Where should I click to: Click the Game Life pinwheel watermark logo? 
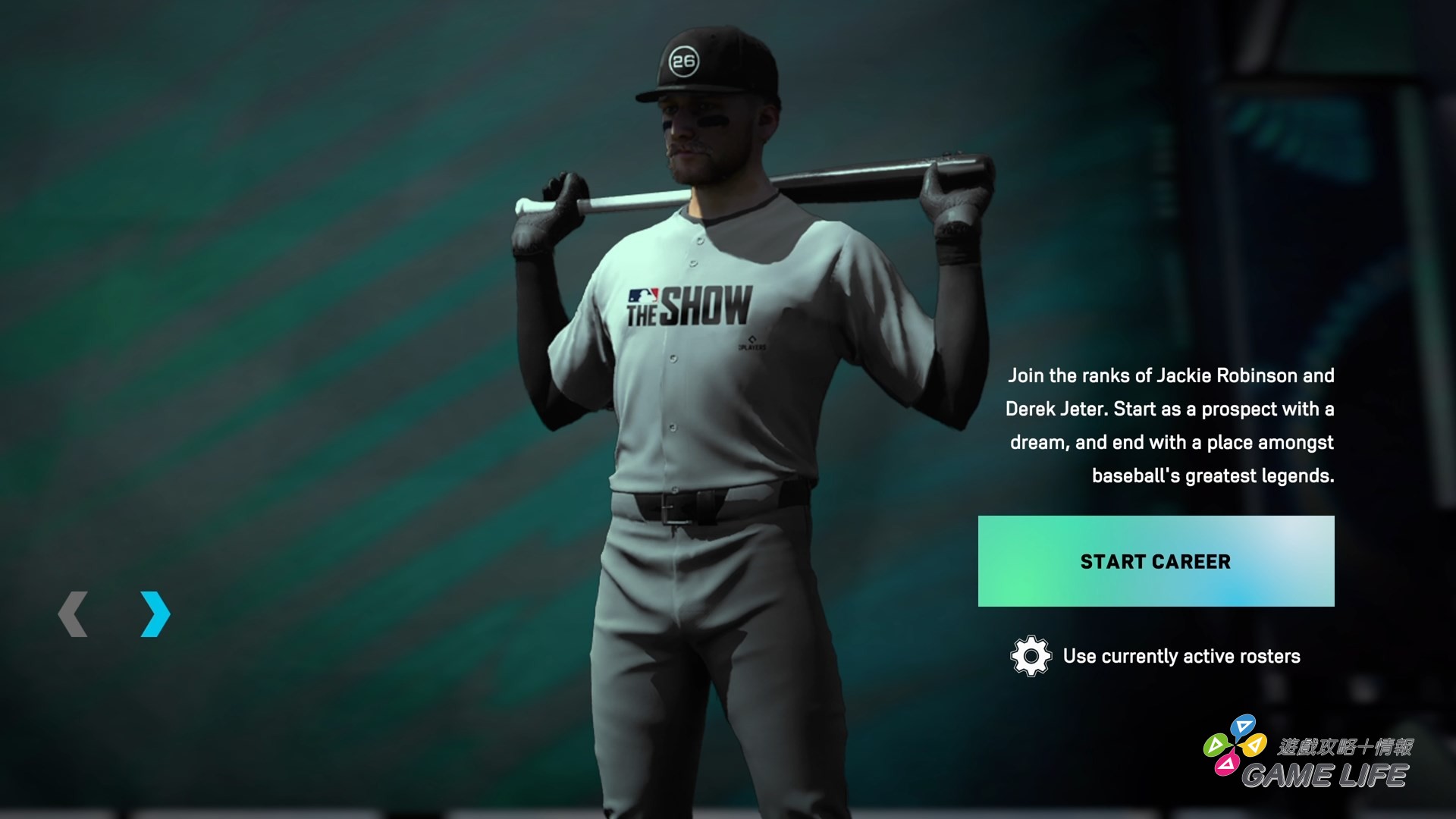pos(1235,745)
